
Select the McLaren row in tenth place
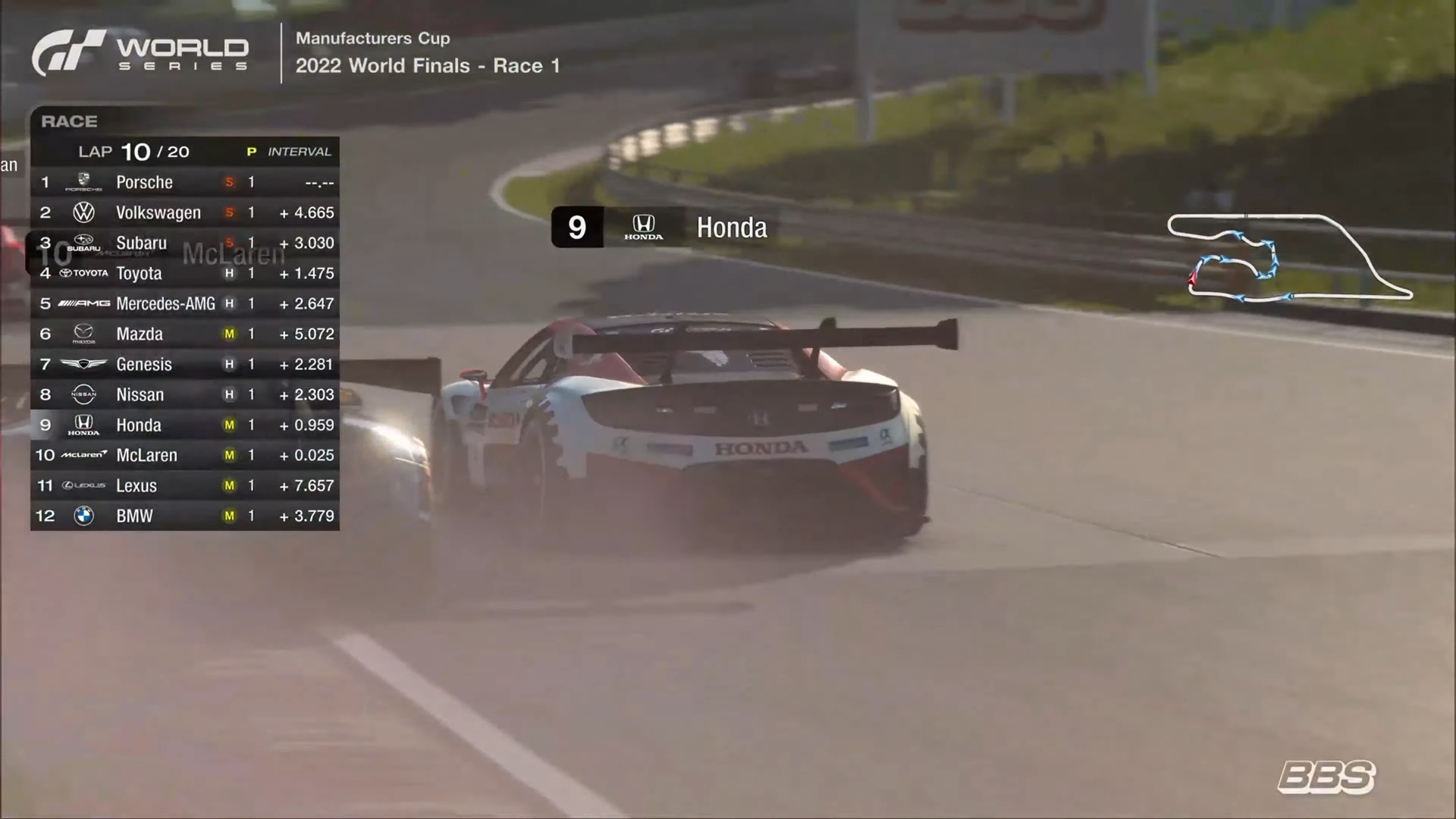point(184,455)
